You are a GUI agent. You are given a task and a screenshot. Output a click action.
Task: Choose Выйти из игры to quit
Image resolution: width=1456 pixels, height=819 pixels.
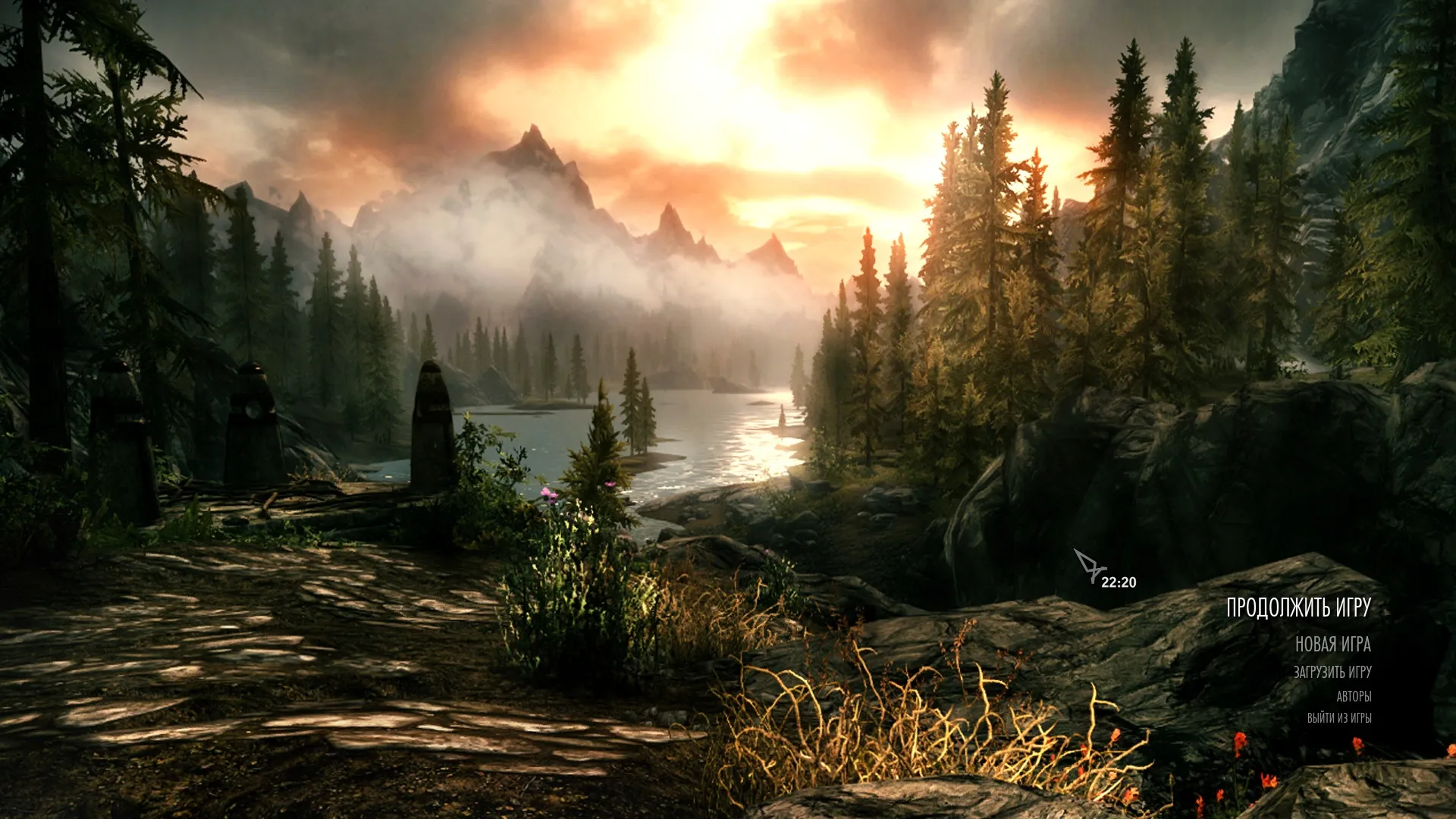[1338, 717]
